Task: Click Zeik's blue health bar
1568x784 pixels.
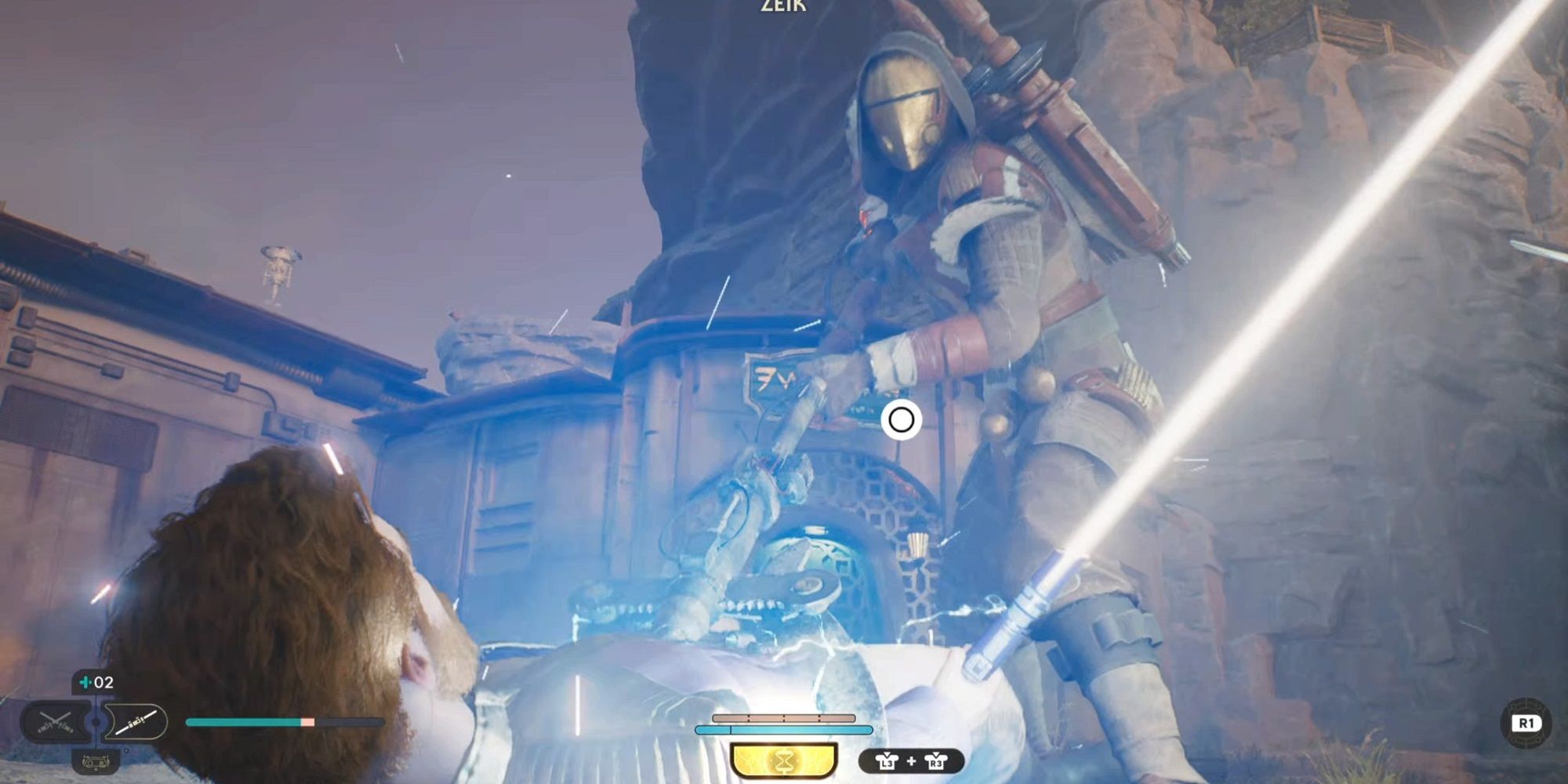Action: pos(784,729)
